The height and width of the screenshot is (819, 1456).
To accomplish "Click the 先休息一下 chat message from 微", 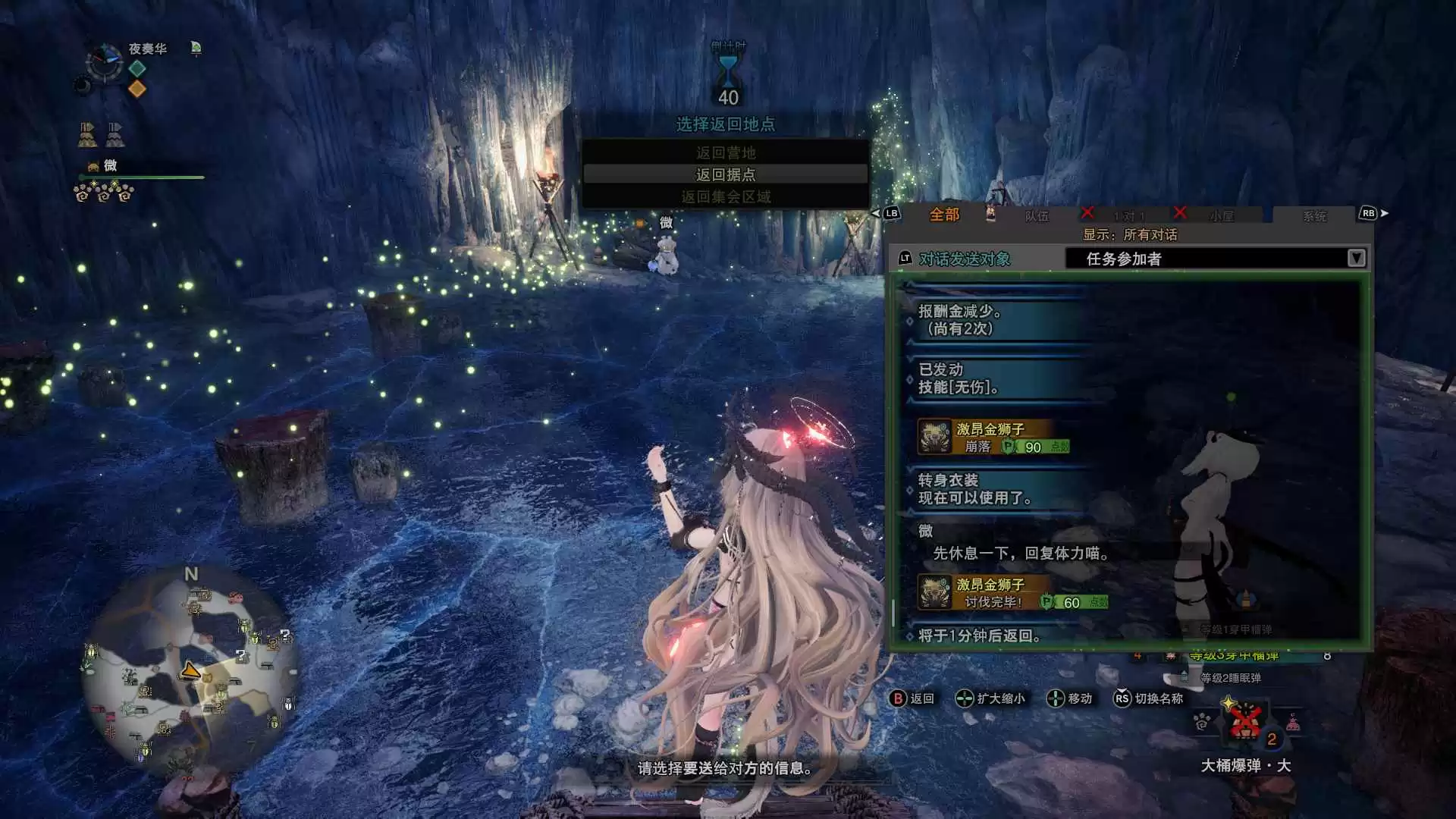I will [1020, 554].
